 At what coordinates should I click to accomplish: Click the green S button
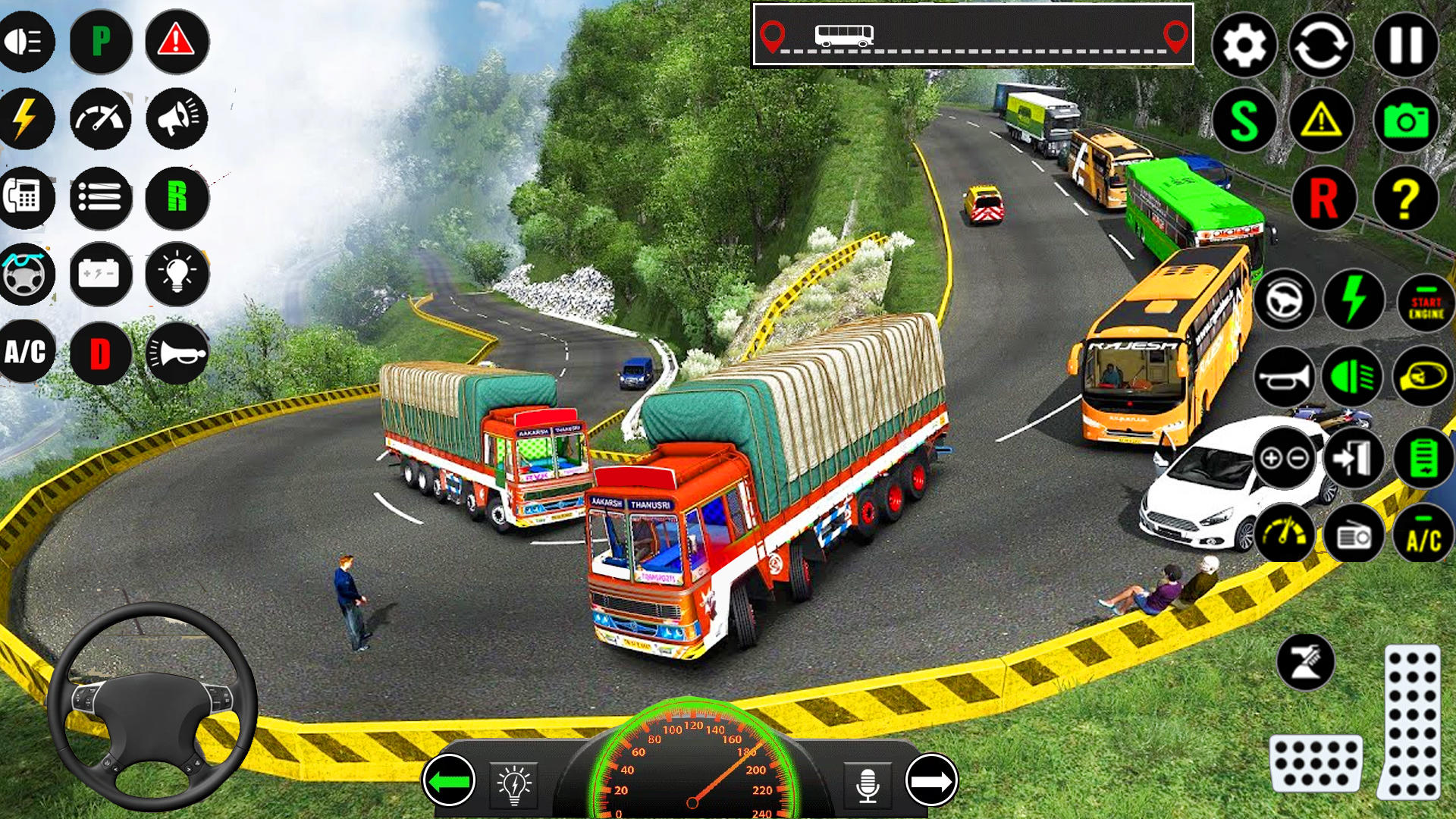click(1244, 121)
